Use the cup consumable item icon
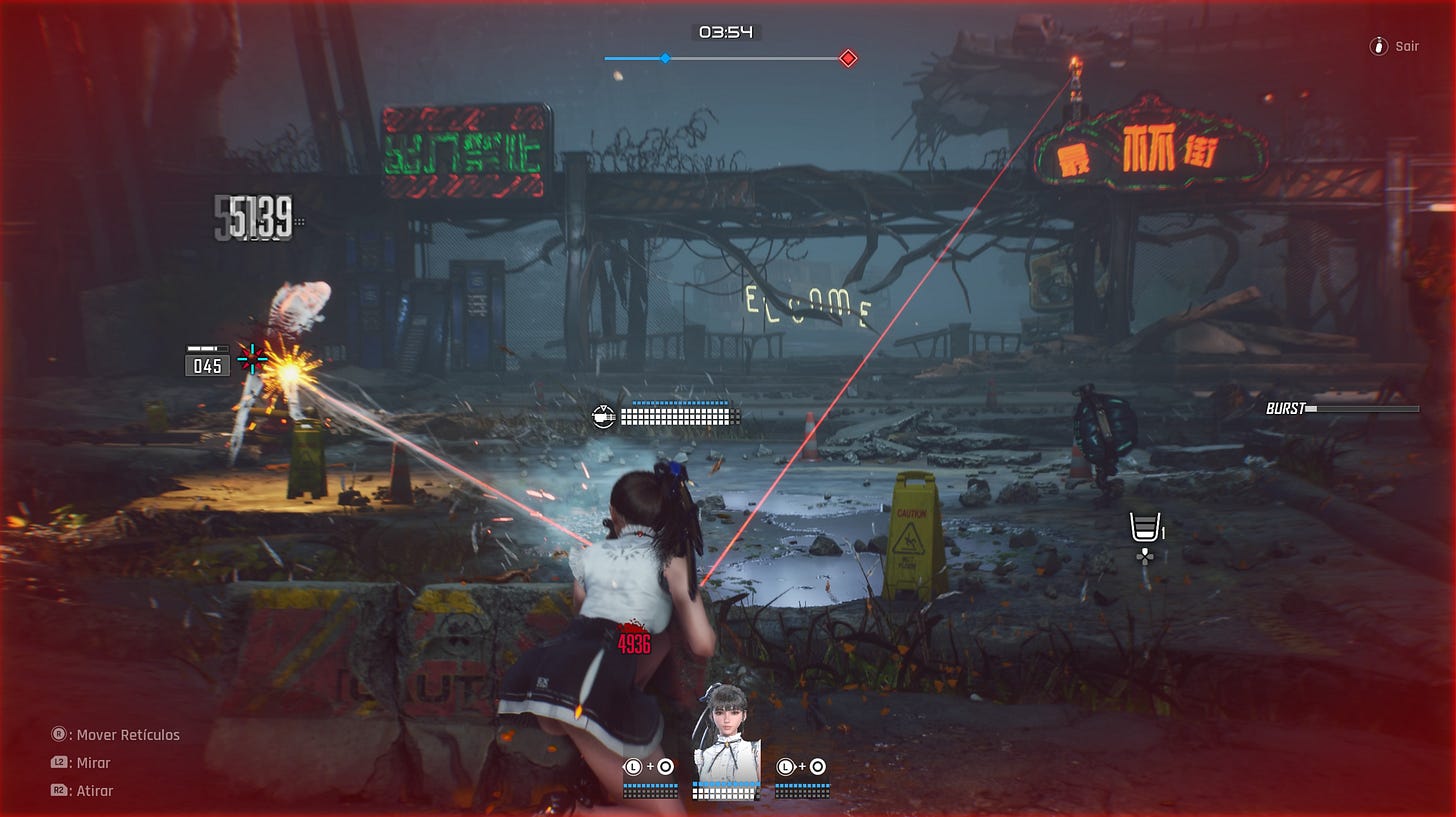 (1146, 526)
